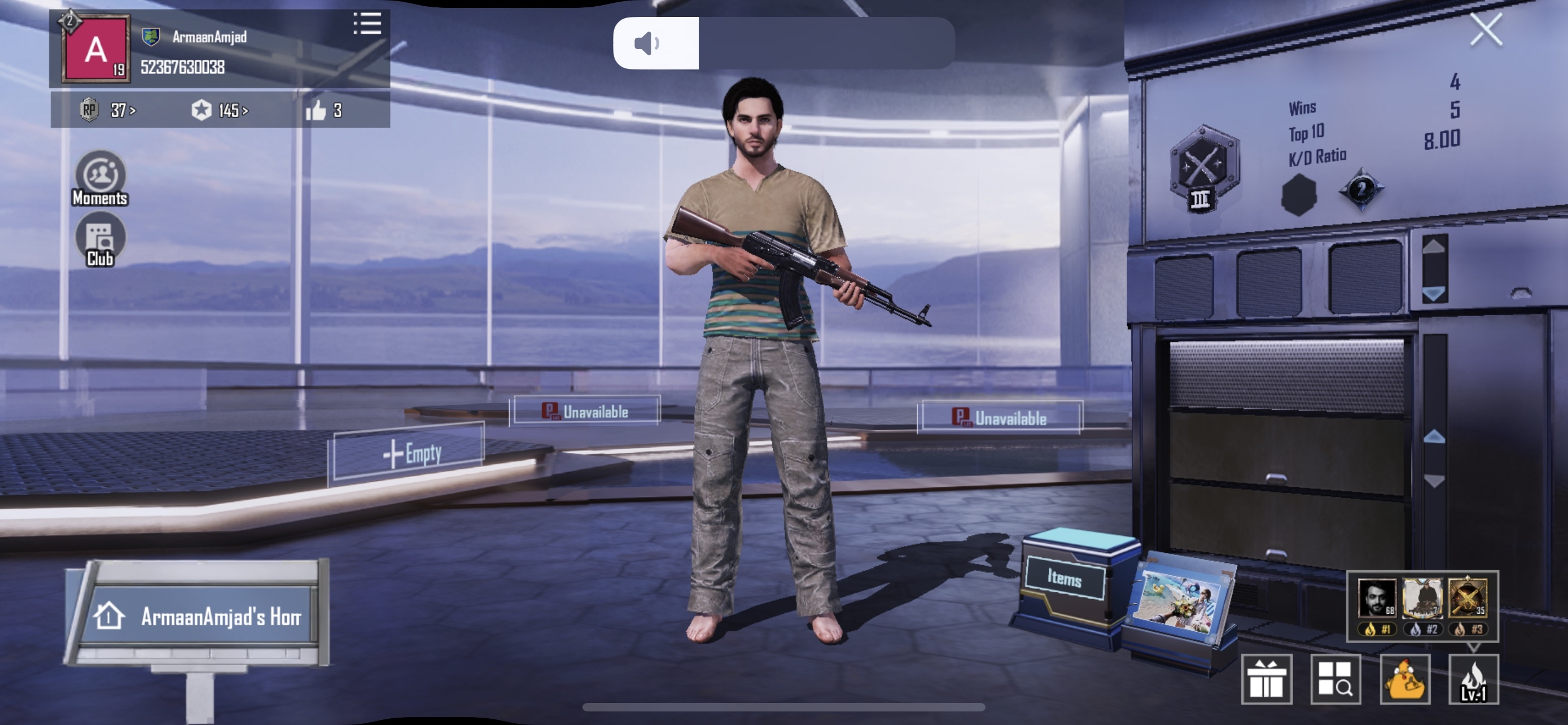Open the Club page
The image size is (1568, 725).
click(x=100, y=242)
